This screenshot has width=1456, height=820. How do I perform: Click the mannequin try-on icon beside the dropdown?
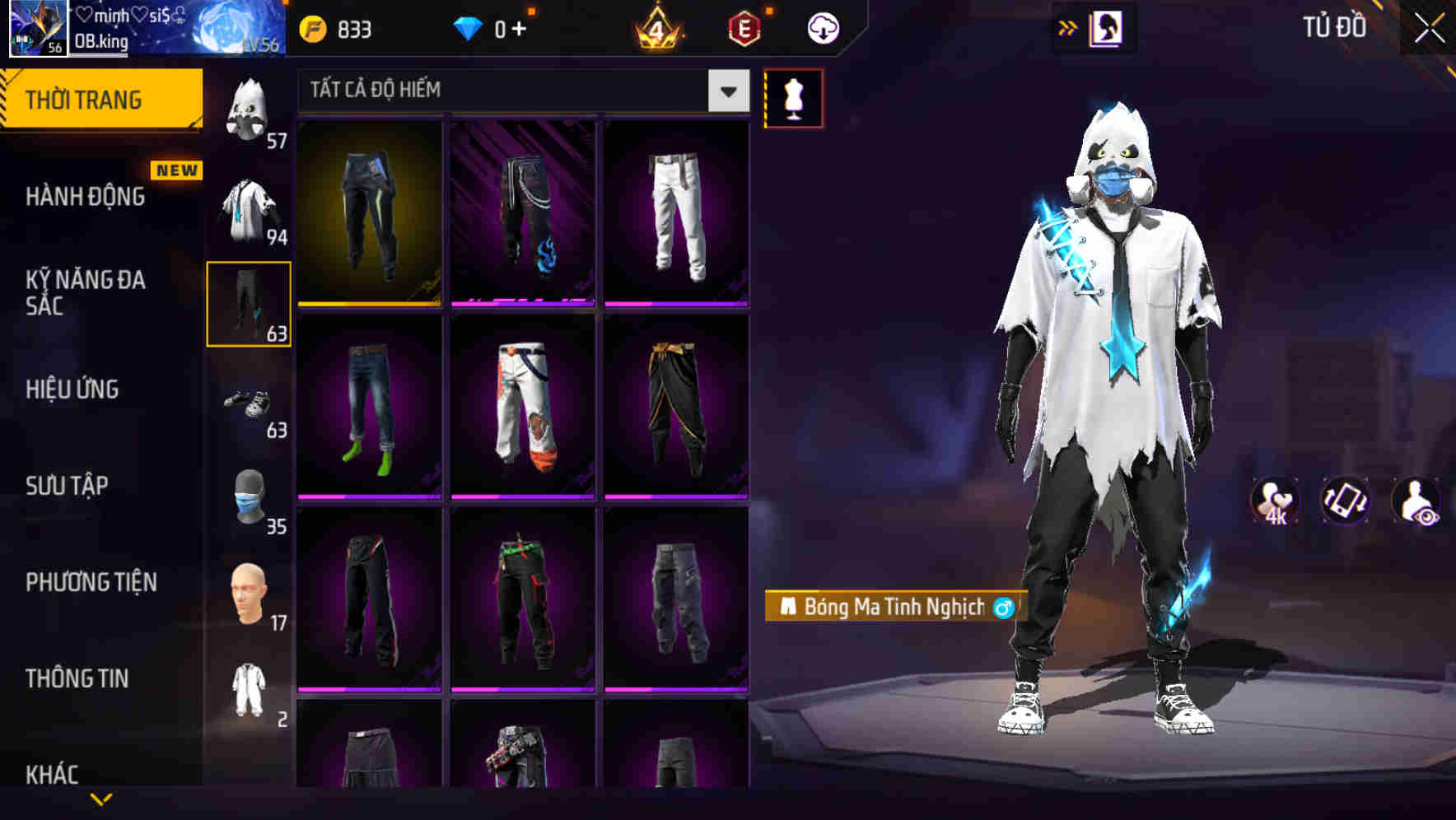tap(793, 96)
